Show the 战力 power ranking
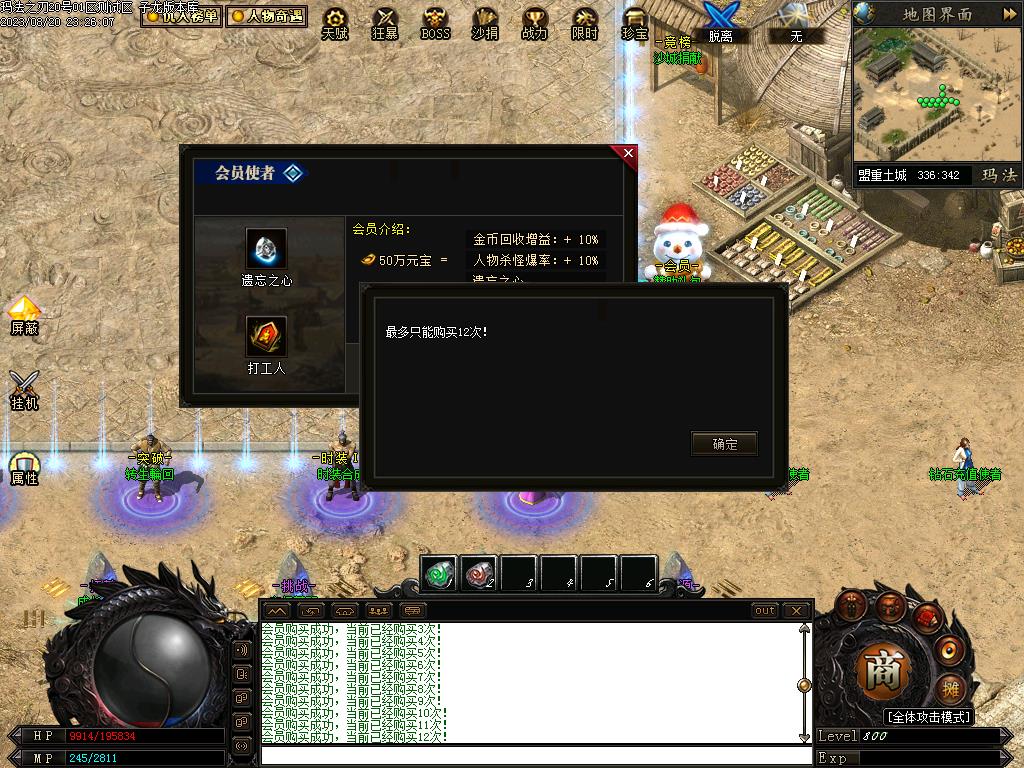The image size is (1024, 768). (535, 22)
